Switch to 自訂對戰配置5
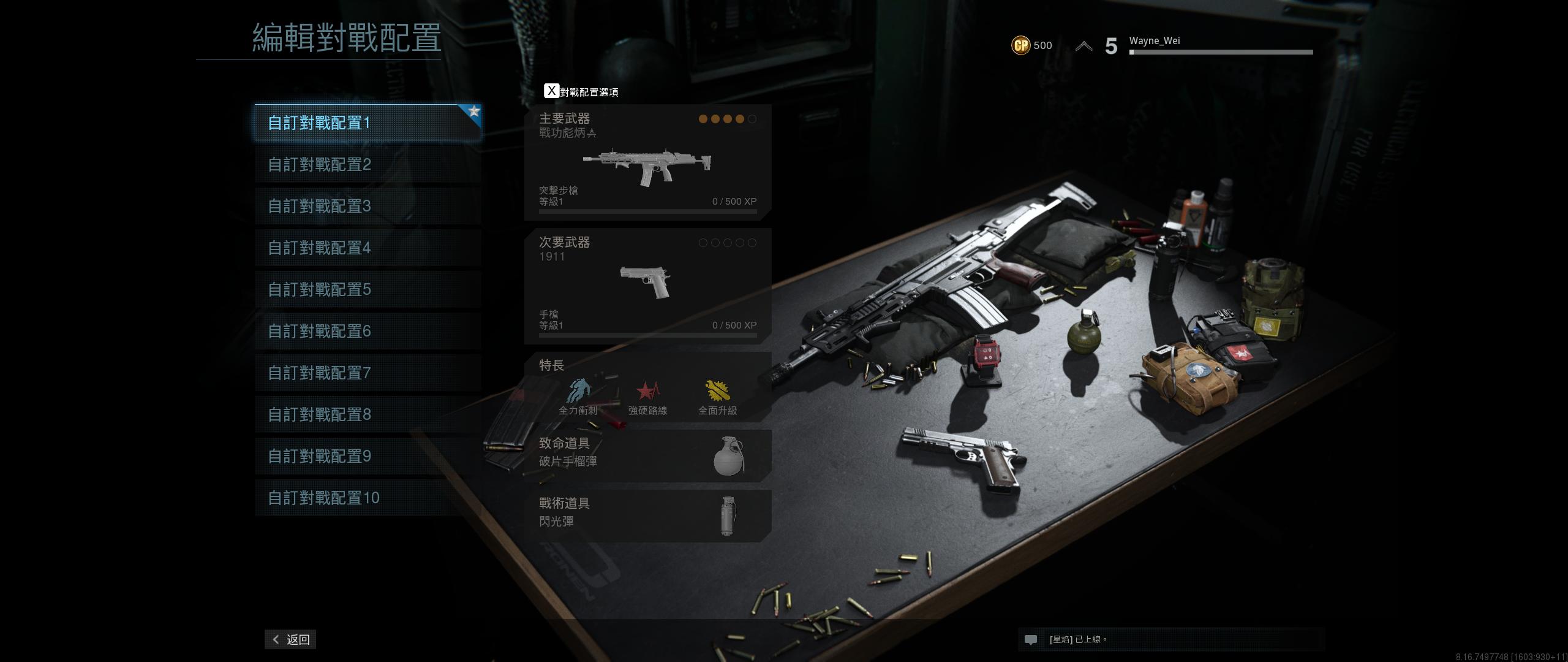Image resolution: width=1568 pixels, height=662 pixels. click(x=367, y=290)
